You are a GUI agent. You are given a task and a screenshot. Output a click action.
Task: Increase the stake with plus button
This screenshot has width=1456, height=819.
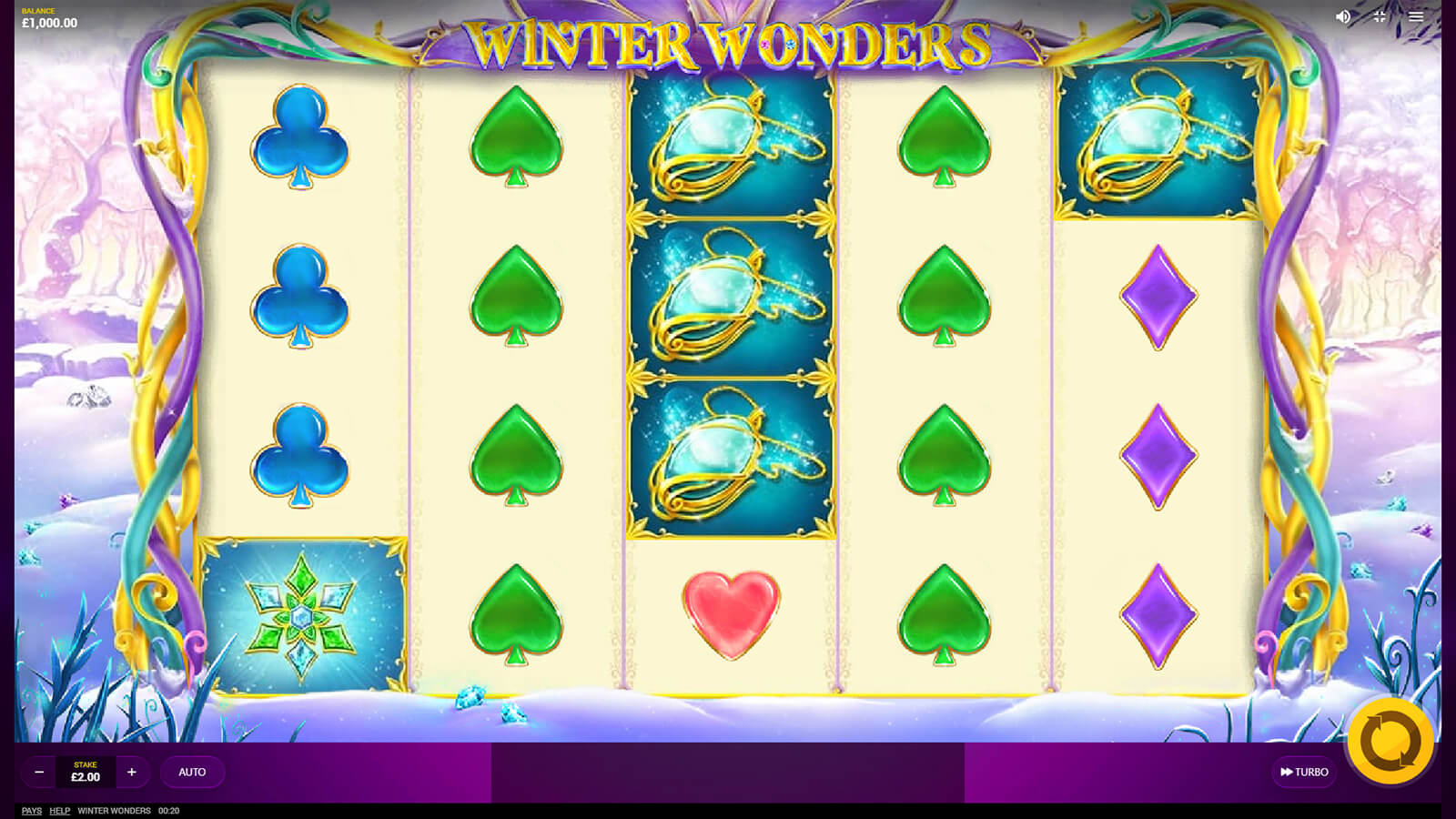coord(132,772)
